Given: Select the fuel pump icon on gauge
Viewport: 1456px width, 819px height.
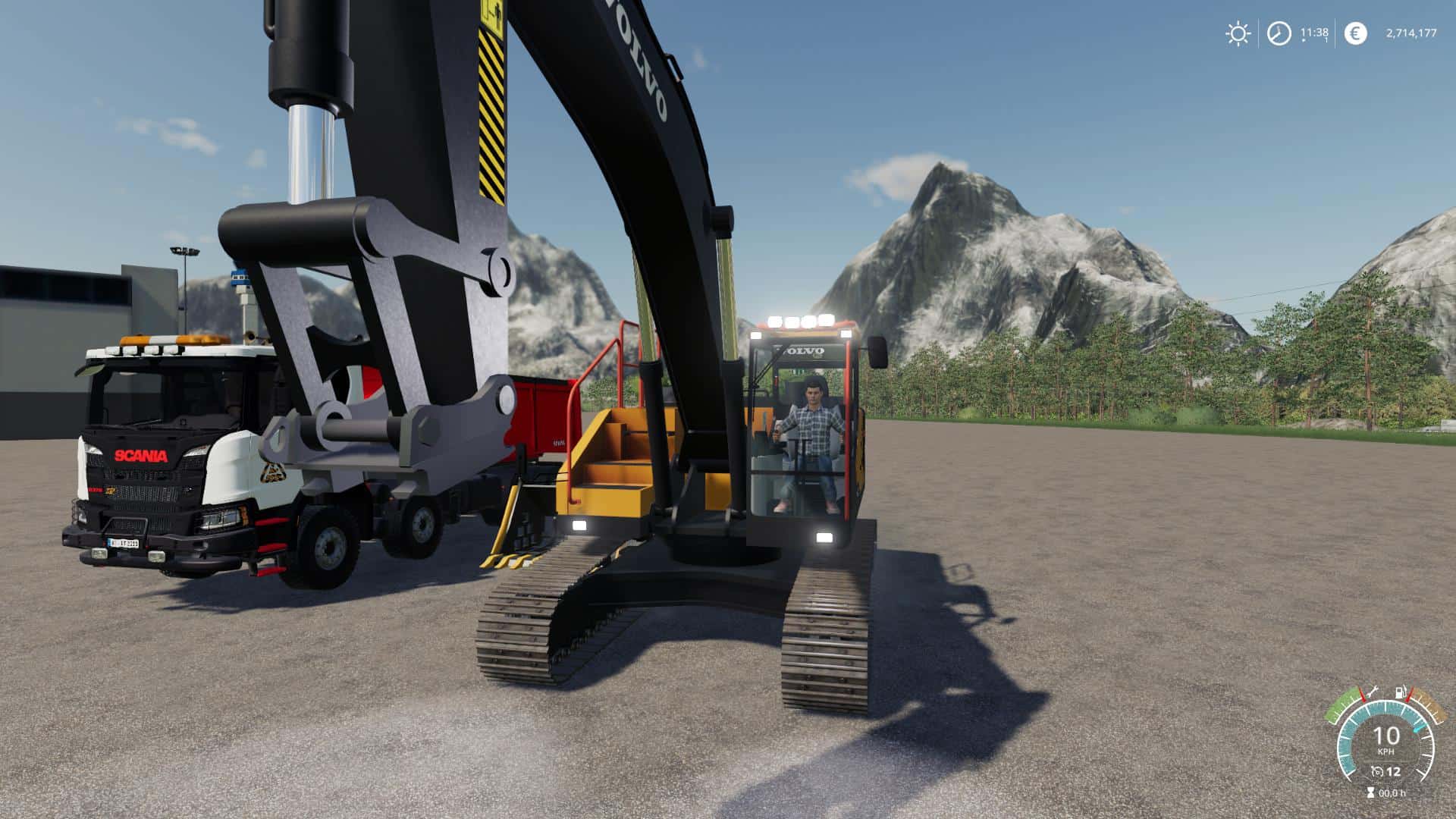Looking at the screenshot, I should click(1398, 693).
